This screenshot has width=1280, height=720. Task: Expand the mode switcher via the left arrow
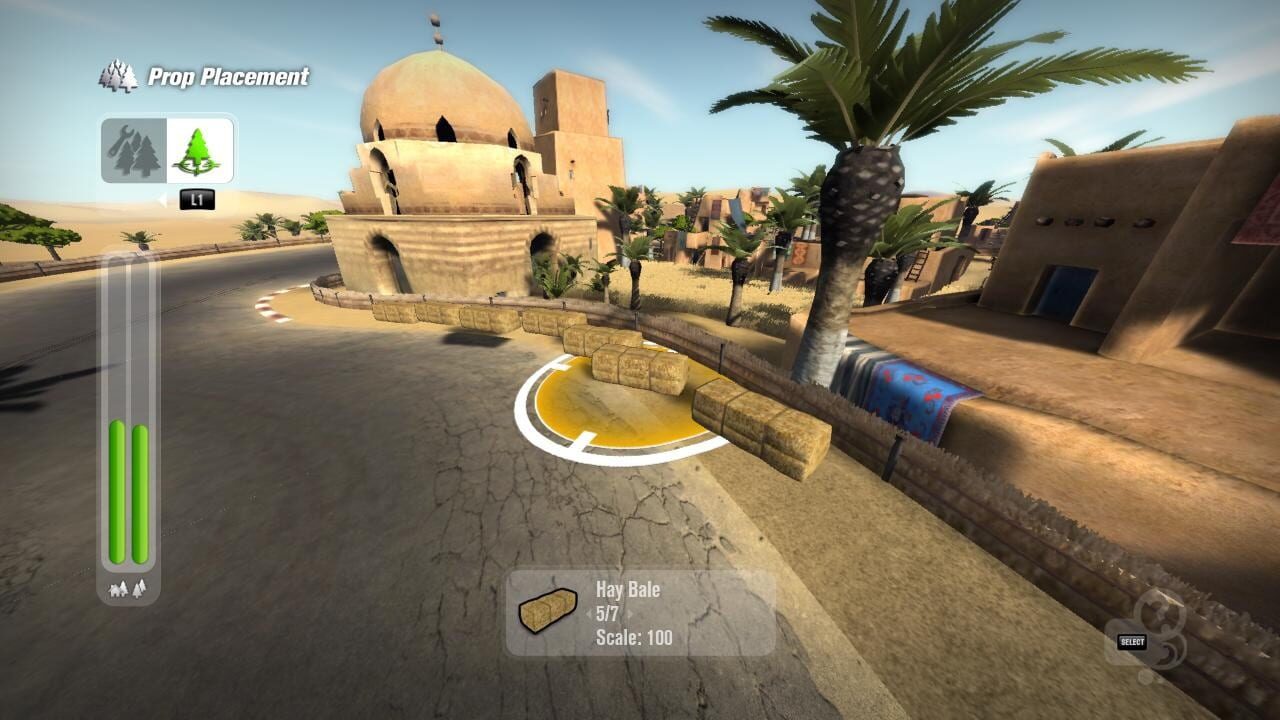(x=163, y=198)
